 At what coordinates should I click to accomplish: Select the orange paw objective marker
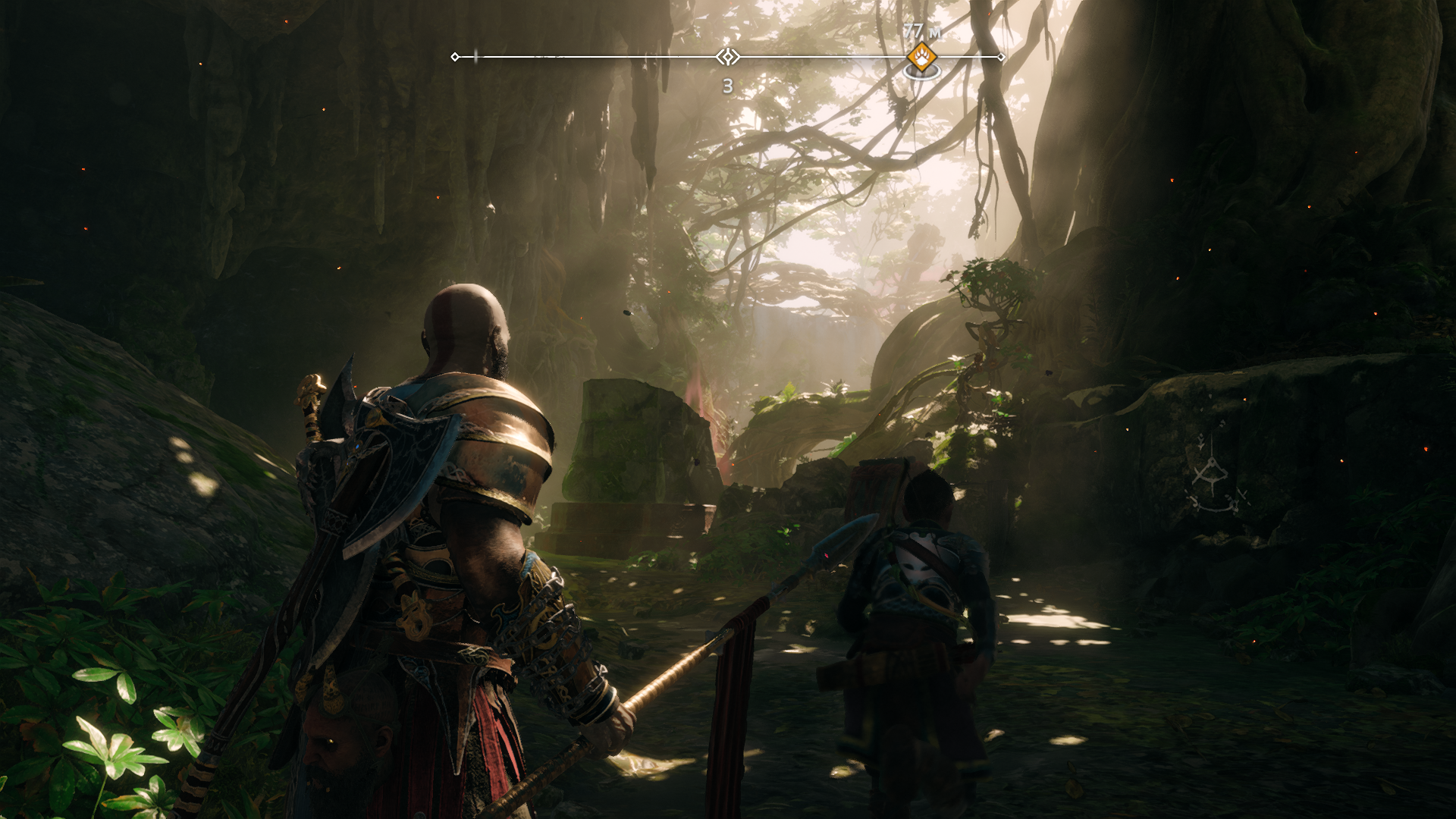(x=921, y=56)
